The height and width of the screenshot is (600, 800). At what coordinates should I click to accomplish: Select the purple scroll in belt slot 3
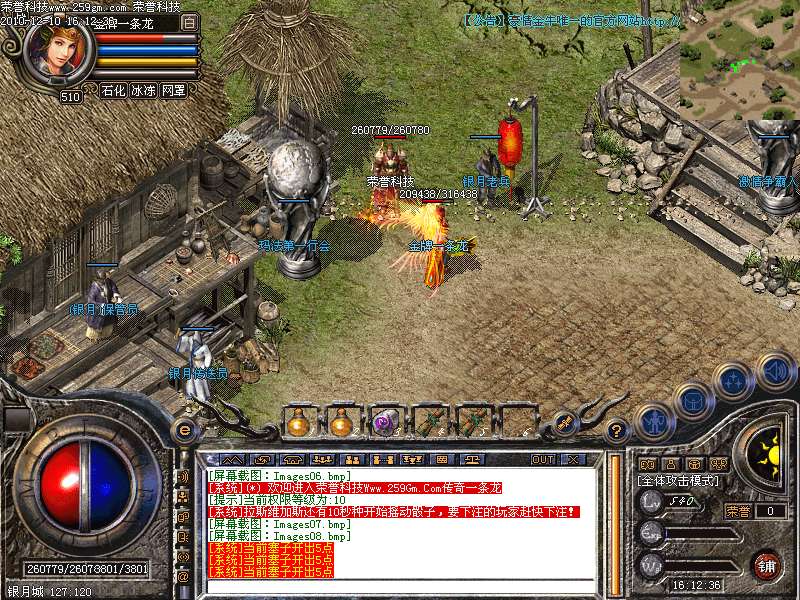pos(385,423)
